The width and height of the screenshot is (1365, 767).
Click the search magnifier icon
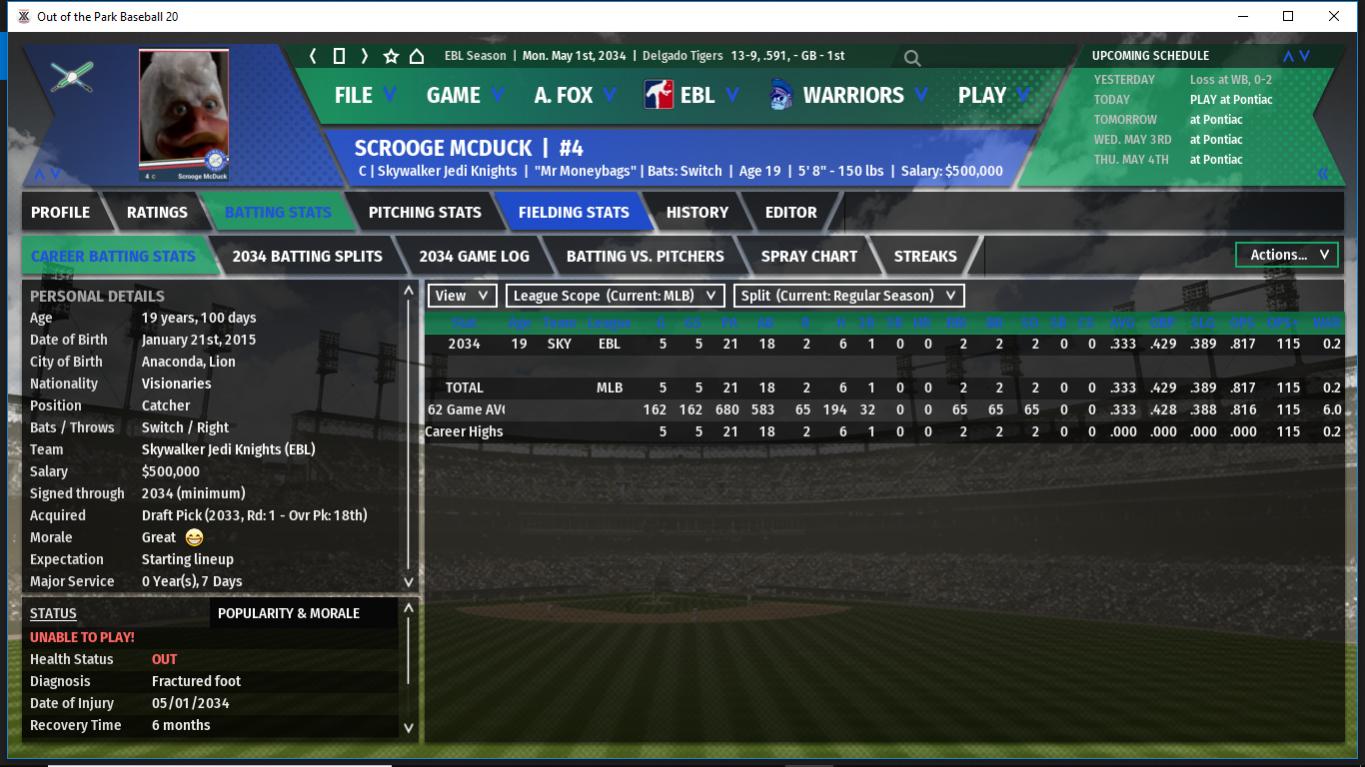(x=912, y=58)
